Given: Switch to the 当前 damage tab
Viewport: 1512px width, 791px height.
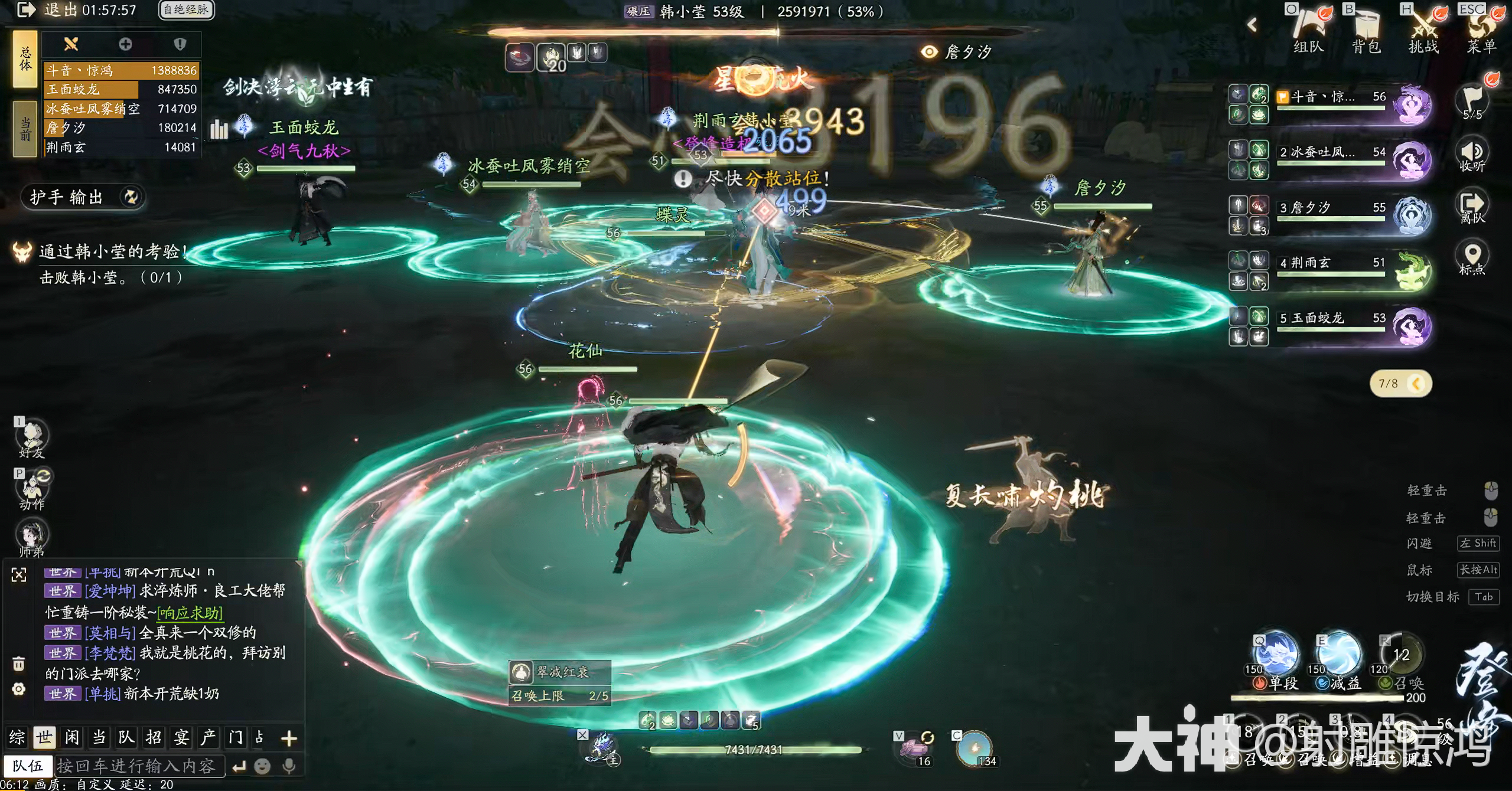Looking at the screenshot, I should pos(25,129).
